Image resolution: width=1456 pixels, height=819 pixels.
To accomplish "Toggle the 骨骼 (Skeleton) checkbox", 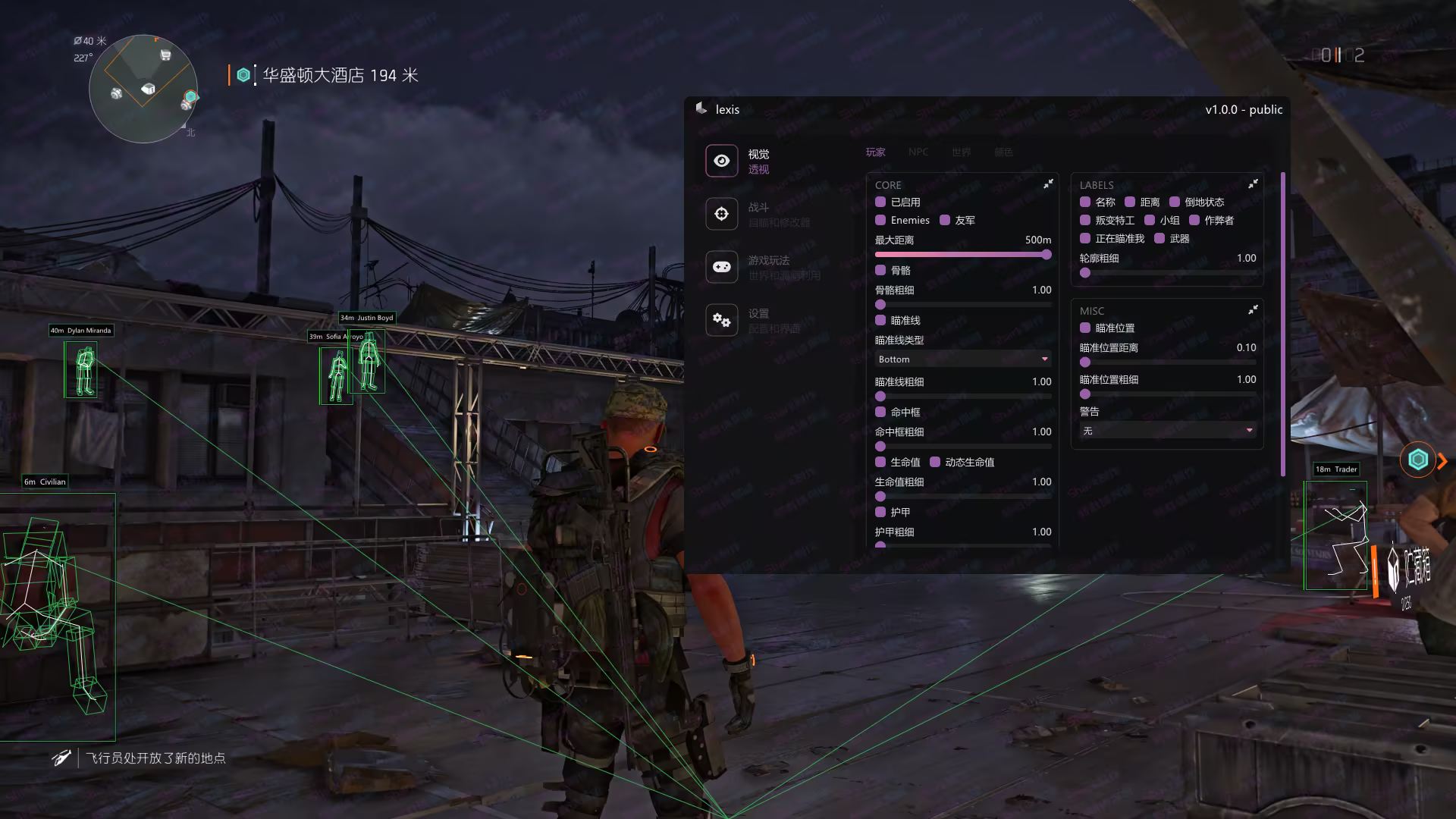I will (880, 271).
